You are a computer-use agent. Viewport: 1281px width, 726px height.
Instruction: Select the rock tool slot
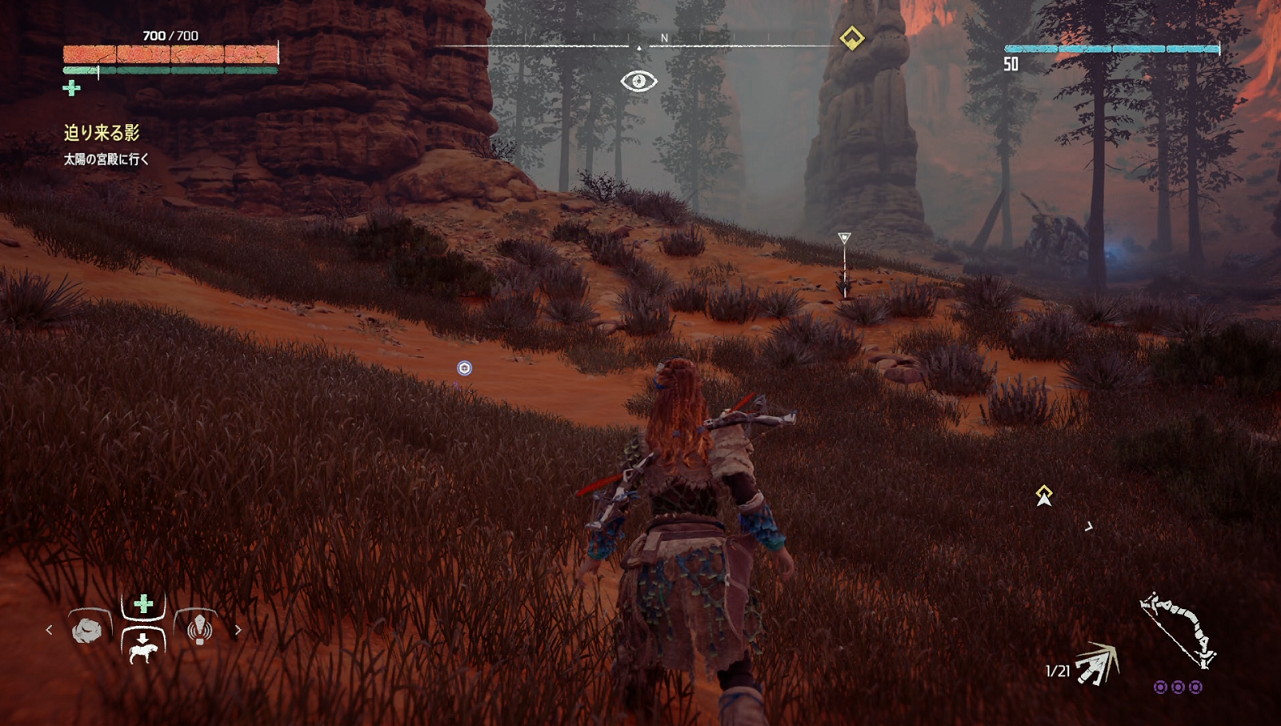click(88, 629)
